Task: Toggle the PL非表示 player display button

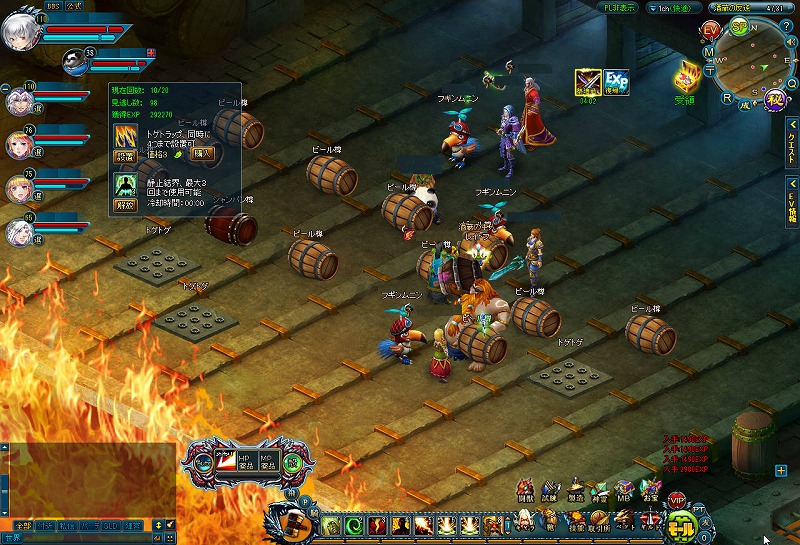Action: point(618,7)
